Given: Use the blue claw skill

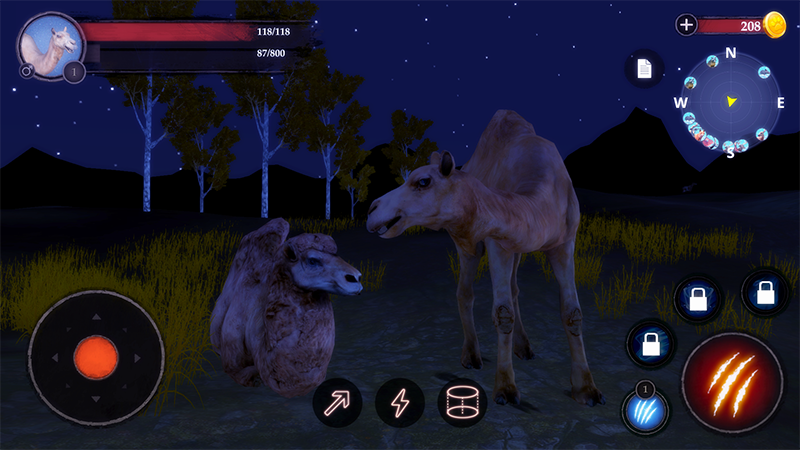Looking at the screenshot, I should [x=644, y=411].
